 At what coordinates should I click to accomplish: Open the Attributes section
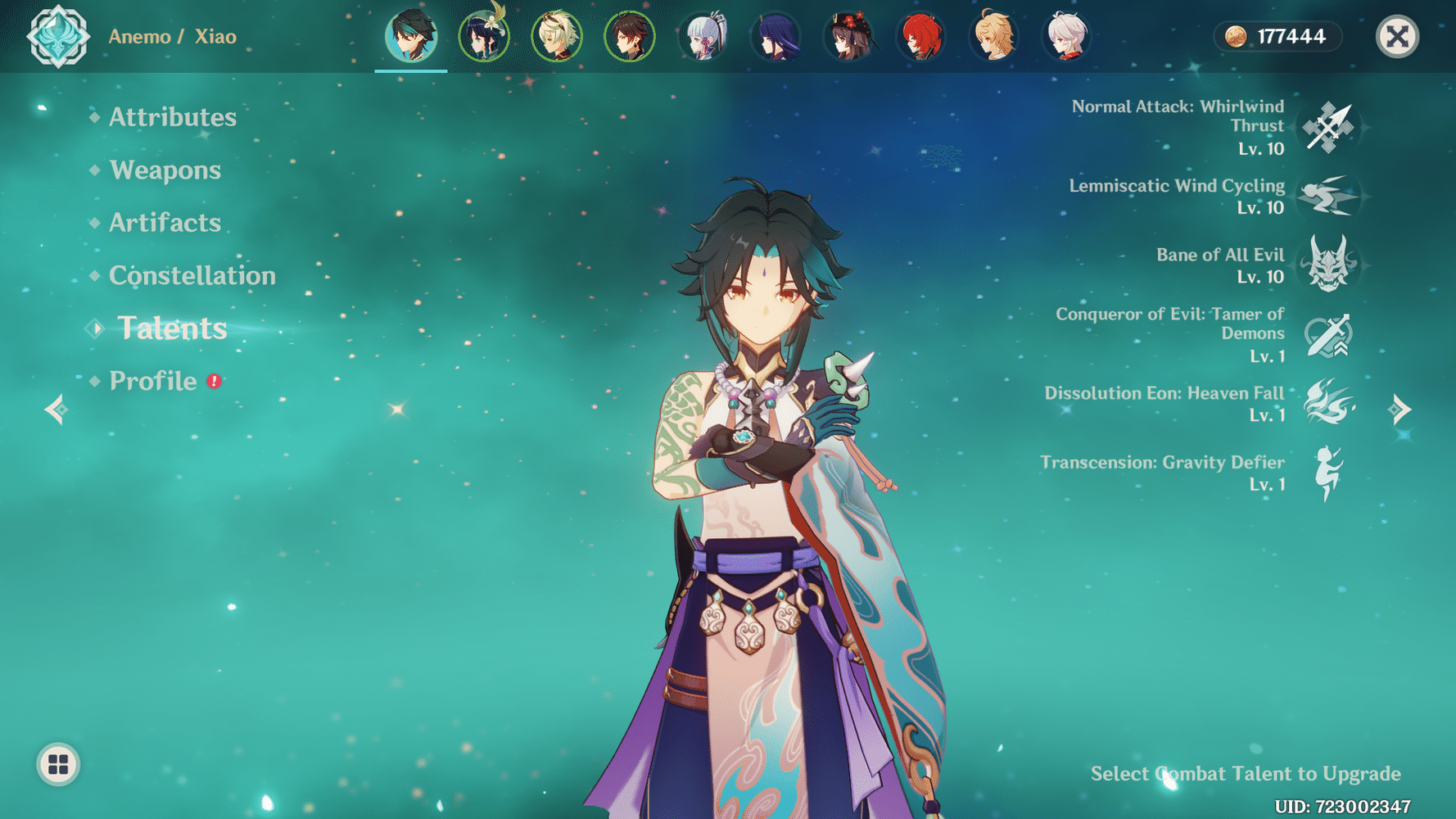click(x=172, y=117)
